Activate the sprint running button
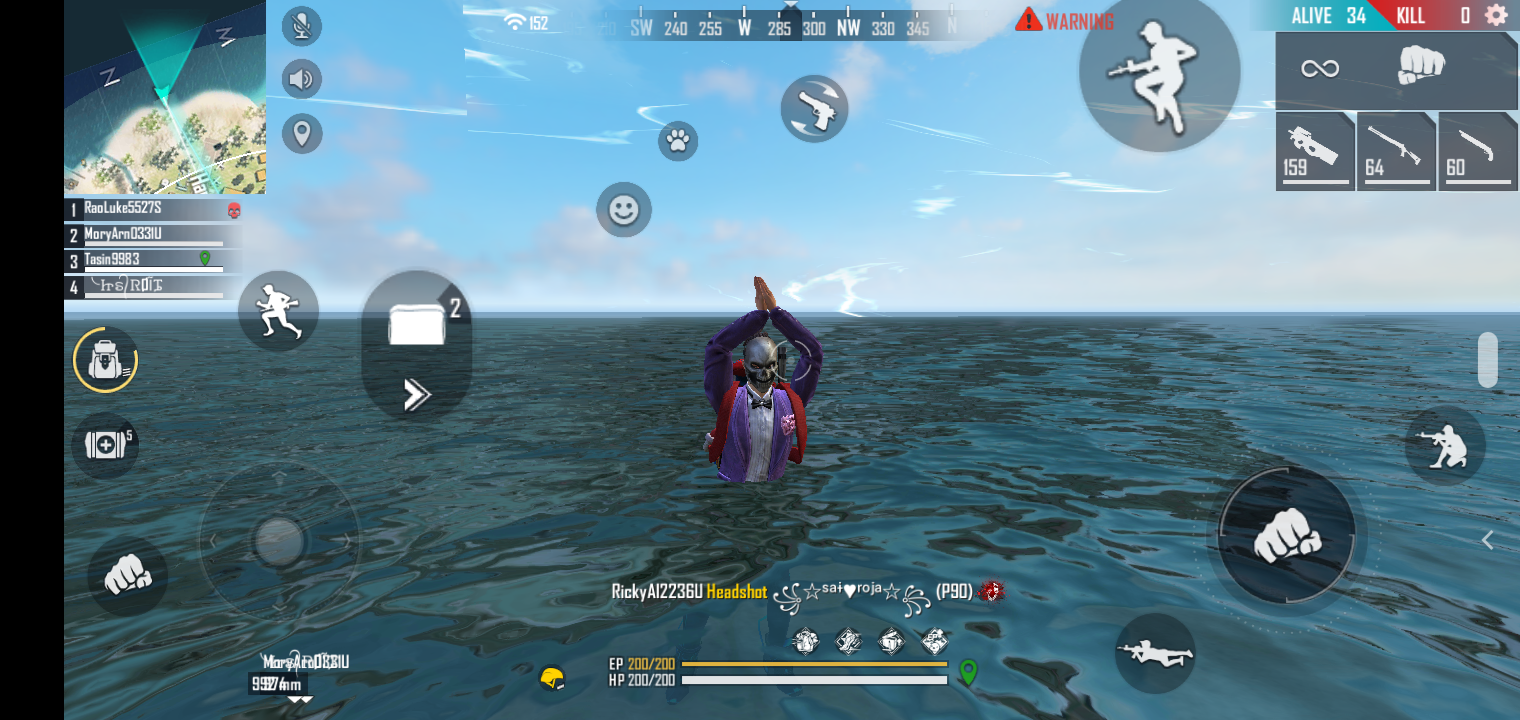The image size is (1520, 720). 278,310
